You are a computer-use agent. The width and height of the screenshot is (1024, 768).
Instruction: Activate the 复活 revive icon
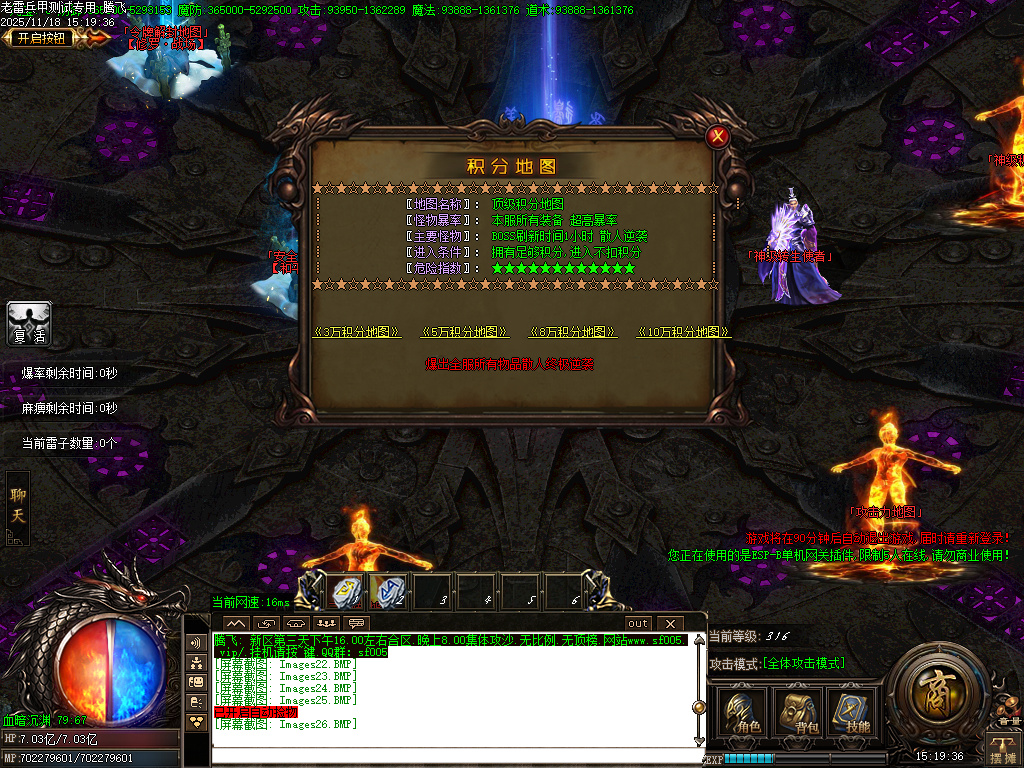pyautogui.click(x=30, y=323)
